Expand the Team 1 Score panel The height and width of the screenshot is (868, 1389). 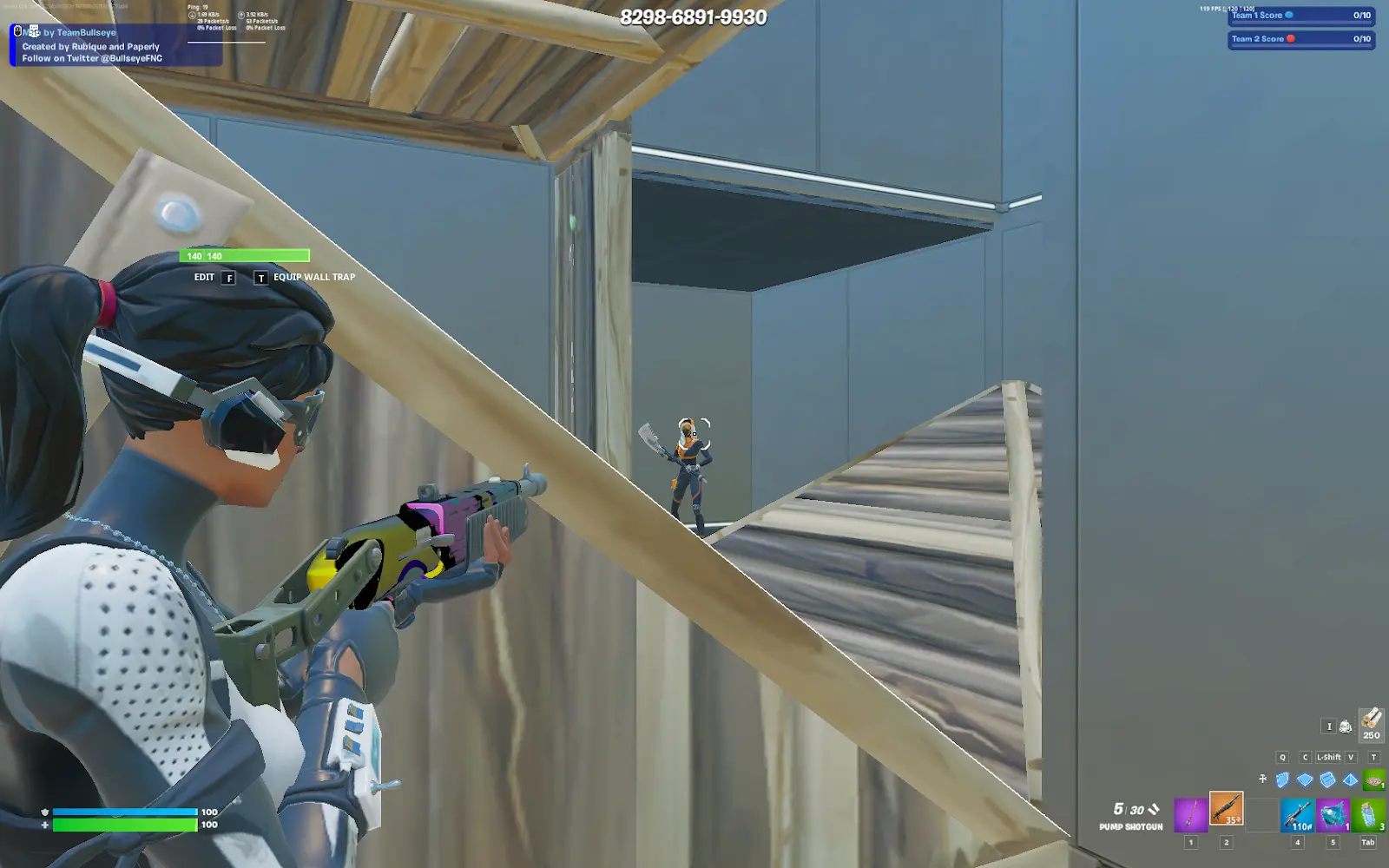(x=1300, y=15)
